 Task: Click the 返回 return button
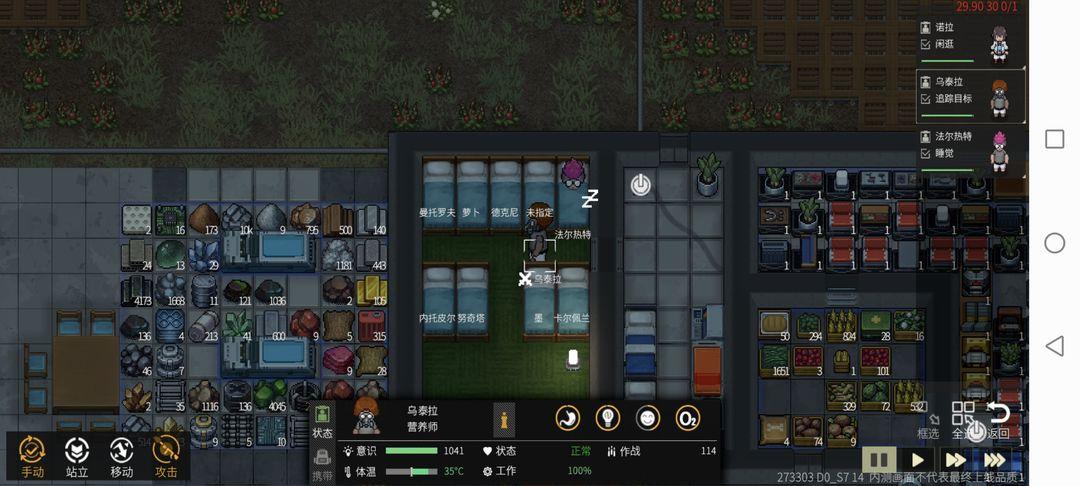(998, 420)
